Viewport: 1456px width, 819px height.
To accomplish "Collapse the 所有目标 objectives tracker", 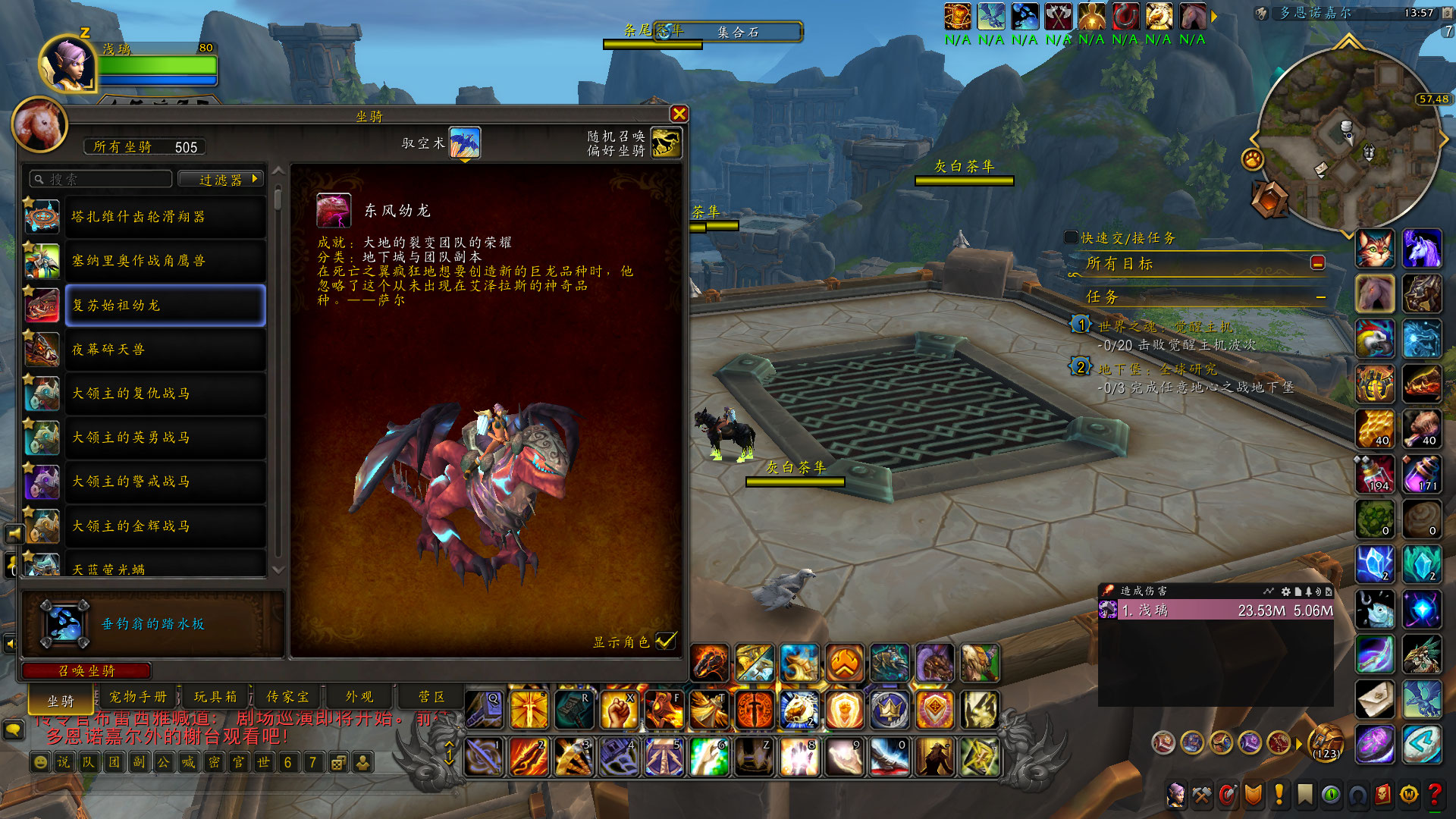I will 1318,263.
